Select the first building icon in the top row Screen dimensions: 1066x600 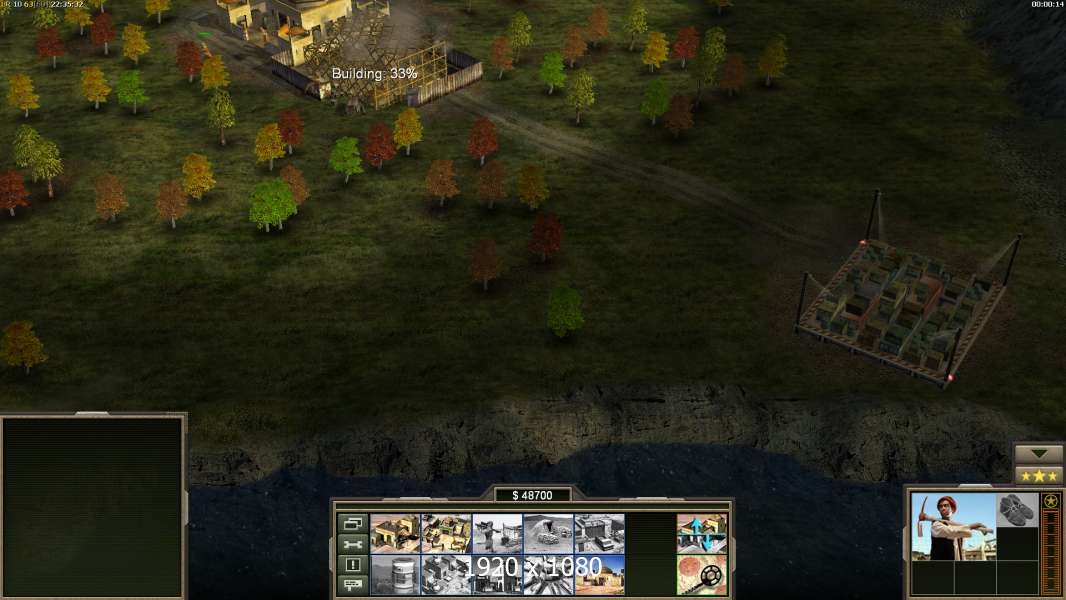pyautogui.click(x=395, y=534)
